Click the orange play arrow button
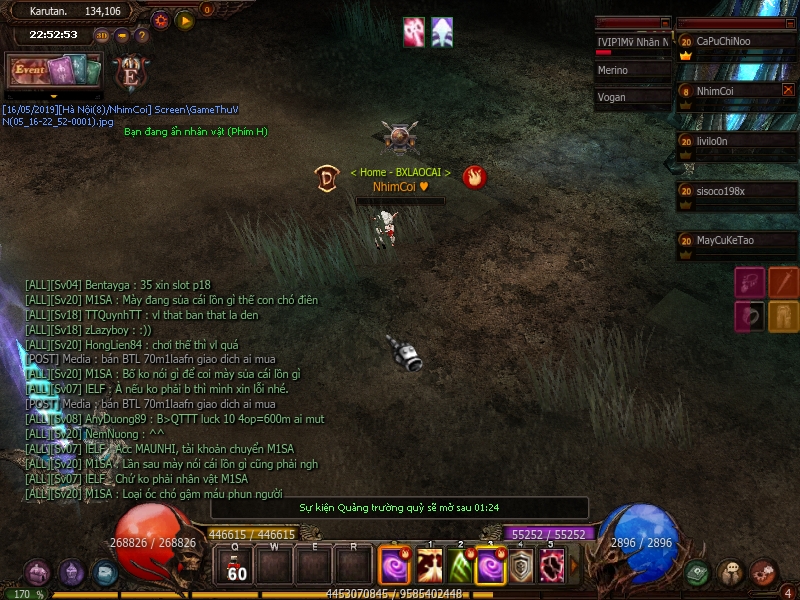 185,20
